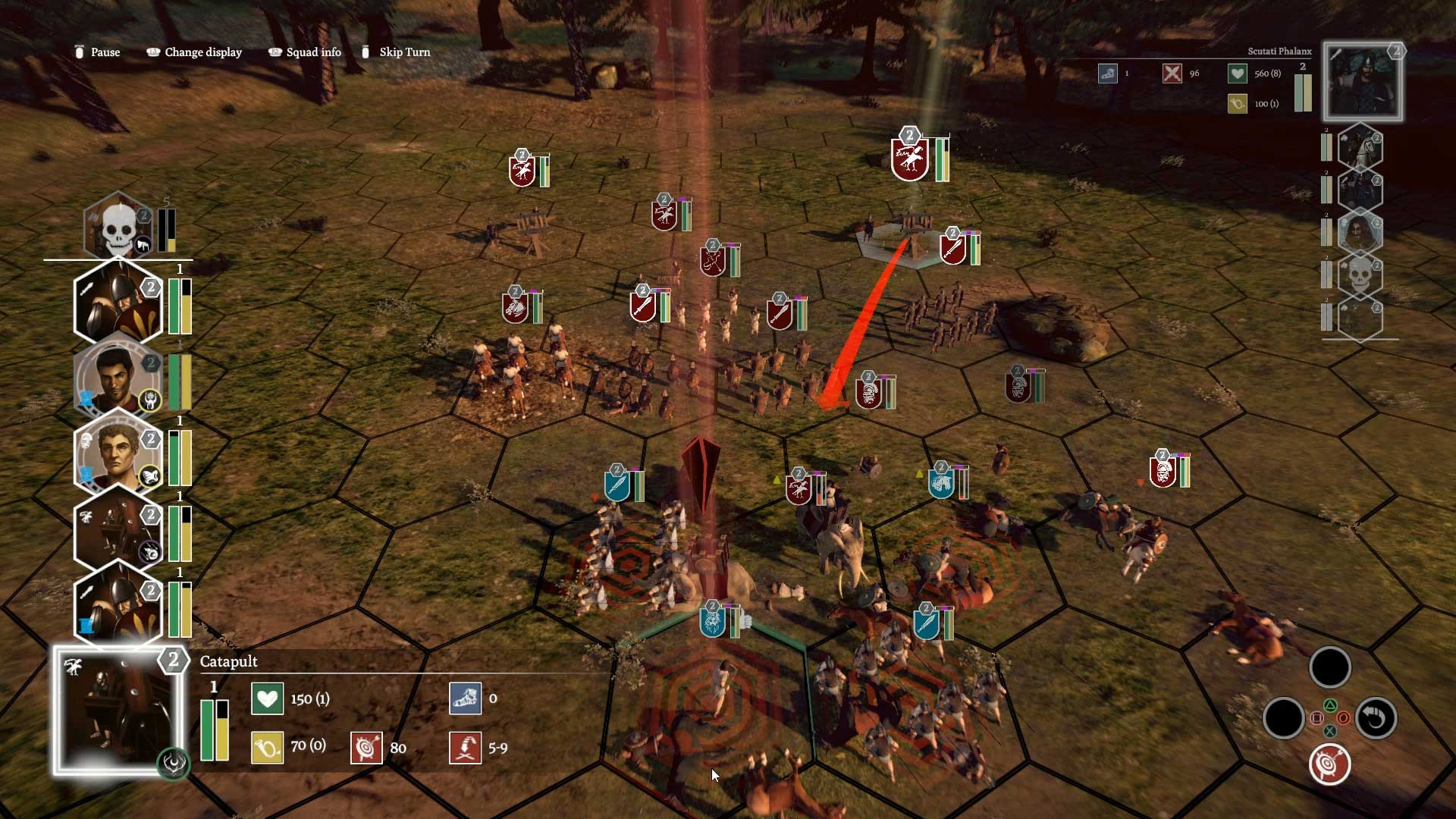Select the Catapult health (heart) icon

pos(267,698)
